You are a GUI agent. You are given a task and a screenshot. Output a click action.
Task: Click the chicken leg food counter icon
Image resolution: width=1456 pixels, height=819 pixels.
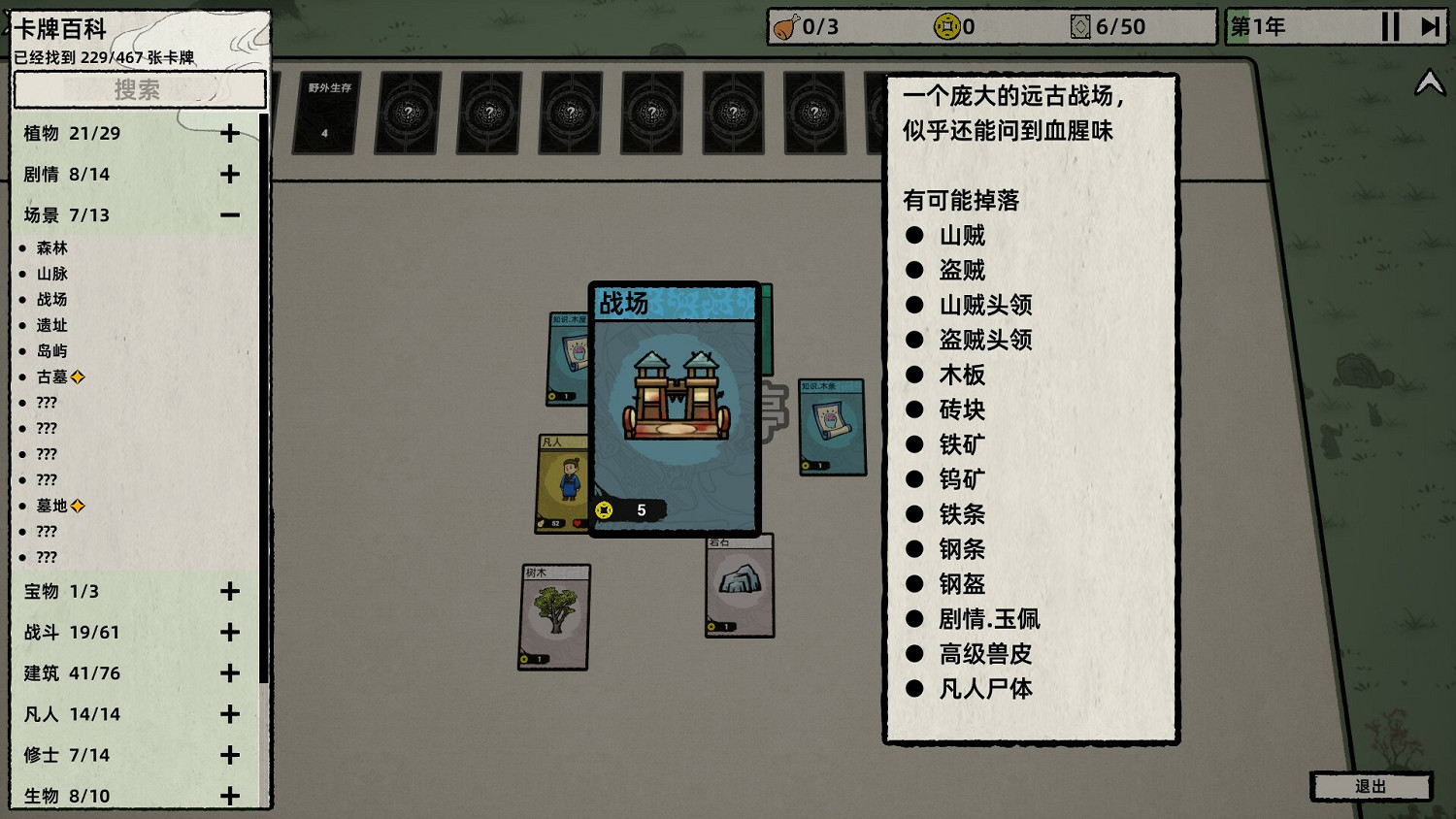(782, 27)
